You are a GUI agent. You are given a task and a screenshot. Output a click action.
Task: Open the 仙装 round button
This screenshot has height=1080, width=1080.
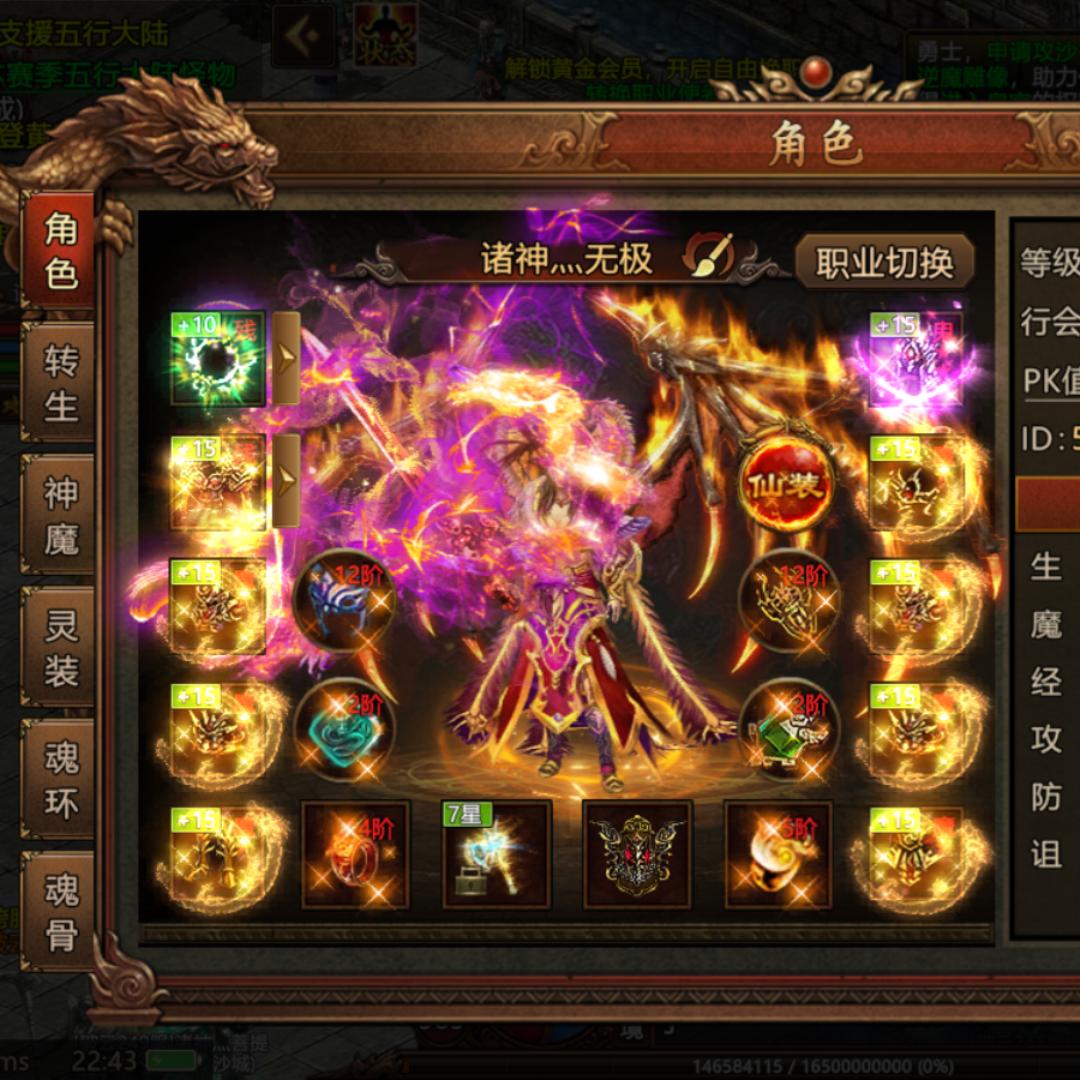click(x=786, y=487)
